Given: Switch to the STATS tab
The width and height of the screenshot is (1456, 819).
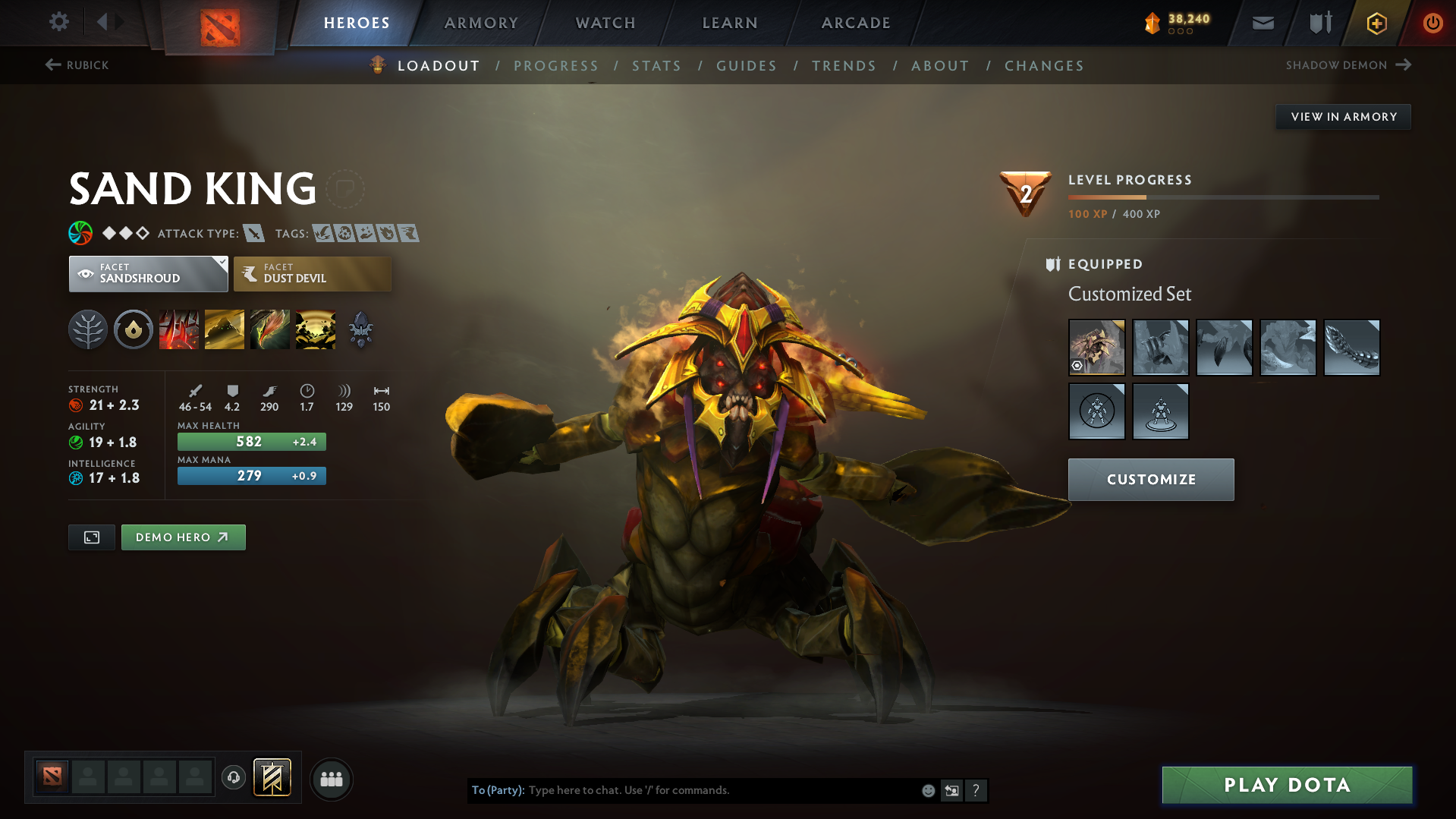Looking at the screenshot, I should tap(656, 66).
